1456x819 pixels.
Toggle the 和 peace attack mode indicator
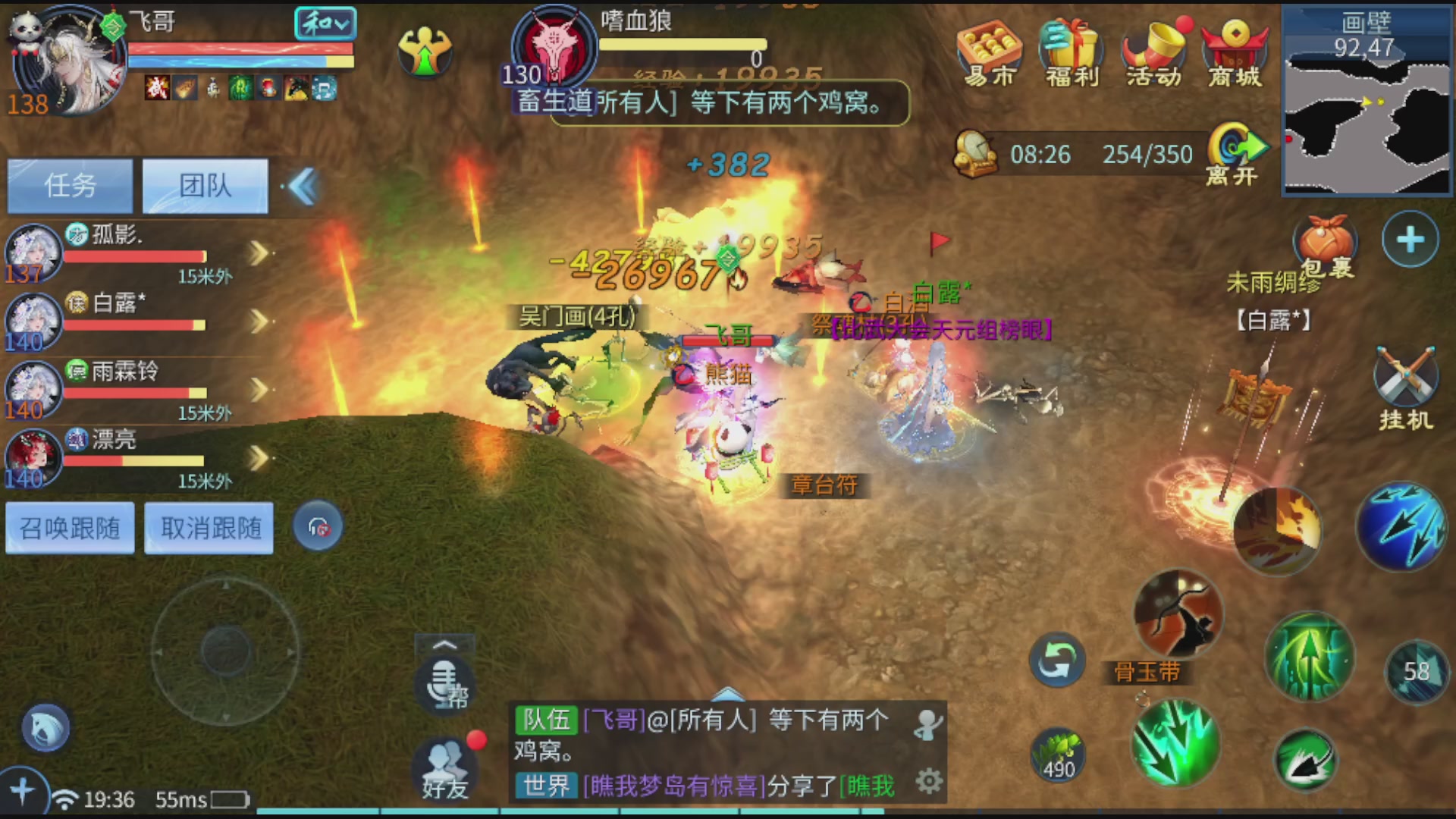325,24
